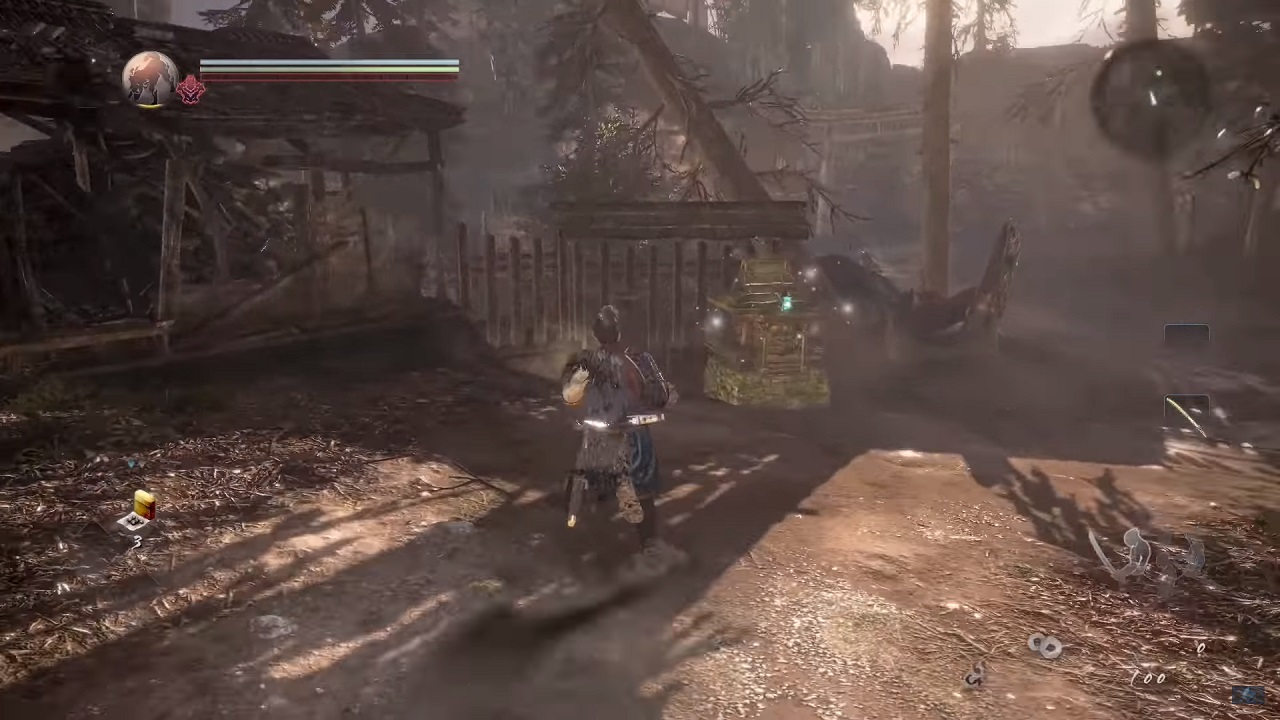Expand the elixir count label showing 3
The height and width of the screenshot is (720, 1280).
click(x=137, y=541)
